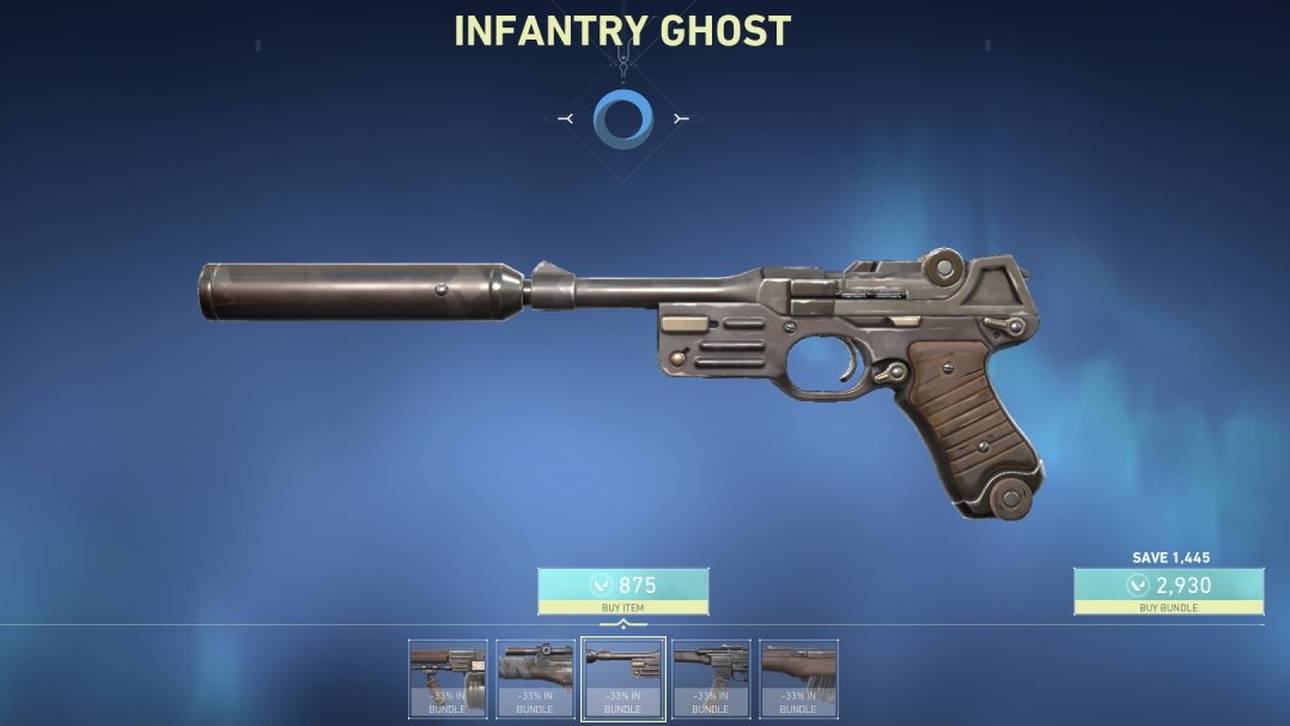Select the blue ring skin tier icon

(622, 117)
